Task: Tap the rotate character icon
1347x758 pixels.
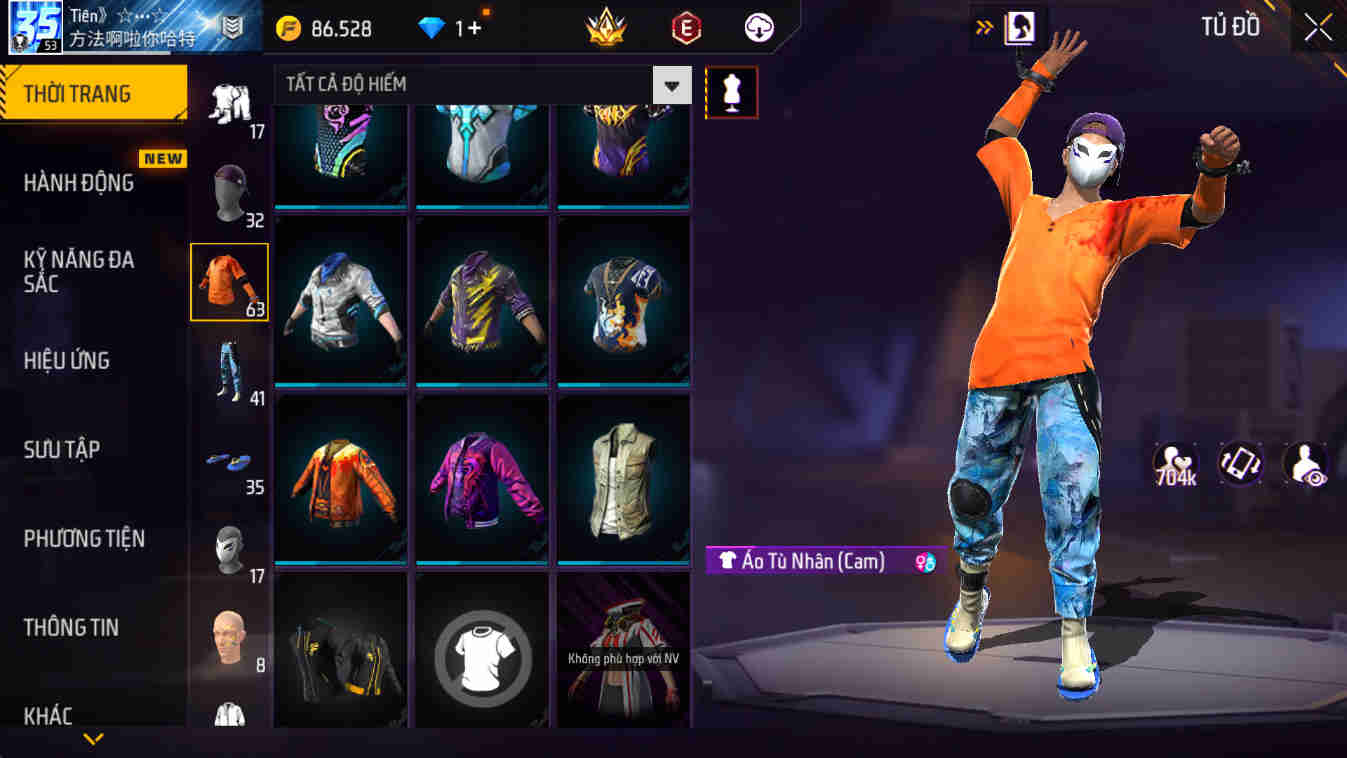Action: [x=1238, y=463]
